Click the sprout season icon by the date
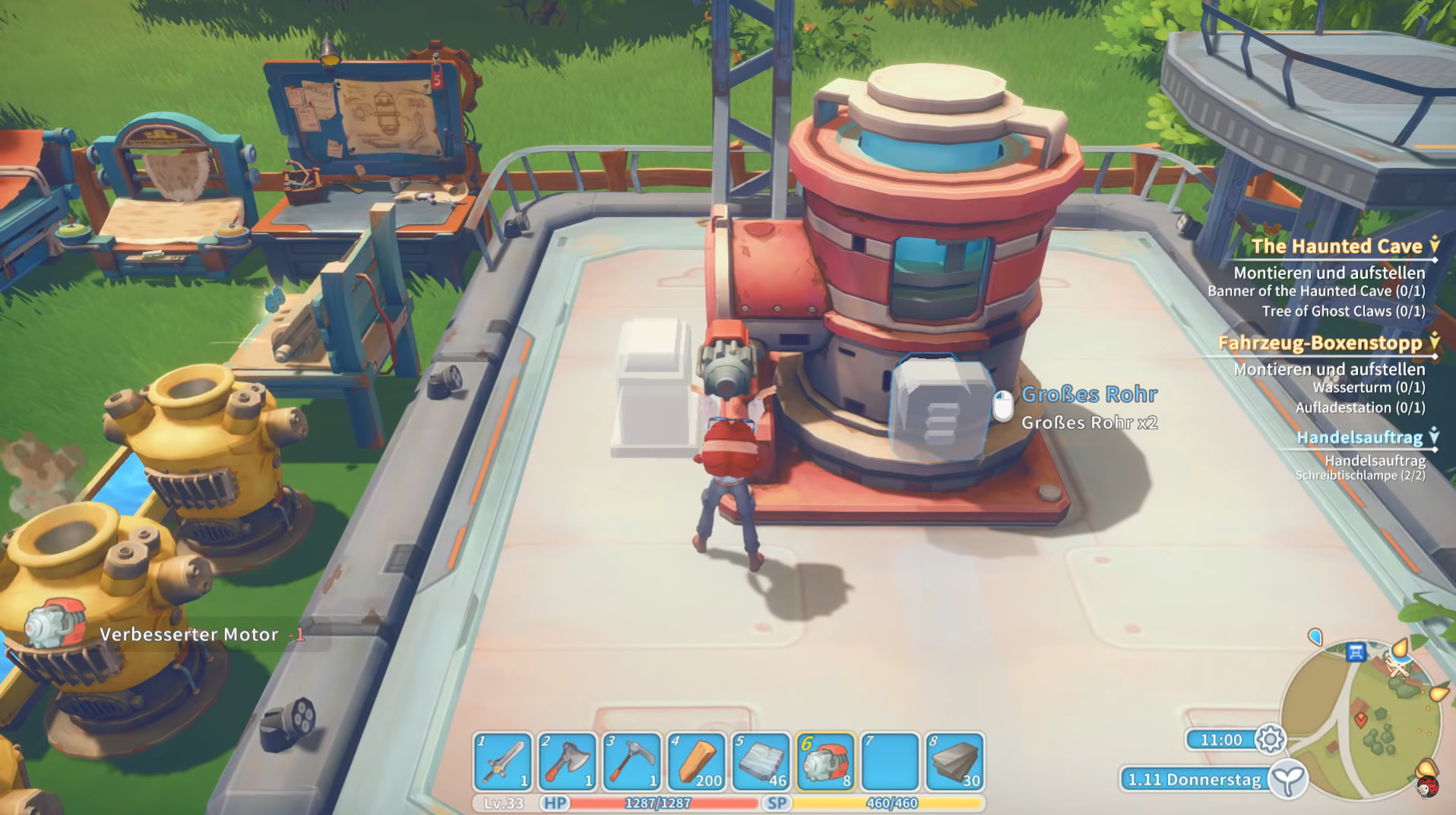Image resolution: width=1456 pixels, height=815 pixels. pyautogui.click(x=1289, y=779)
